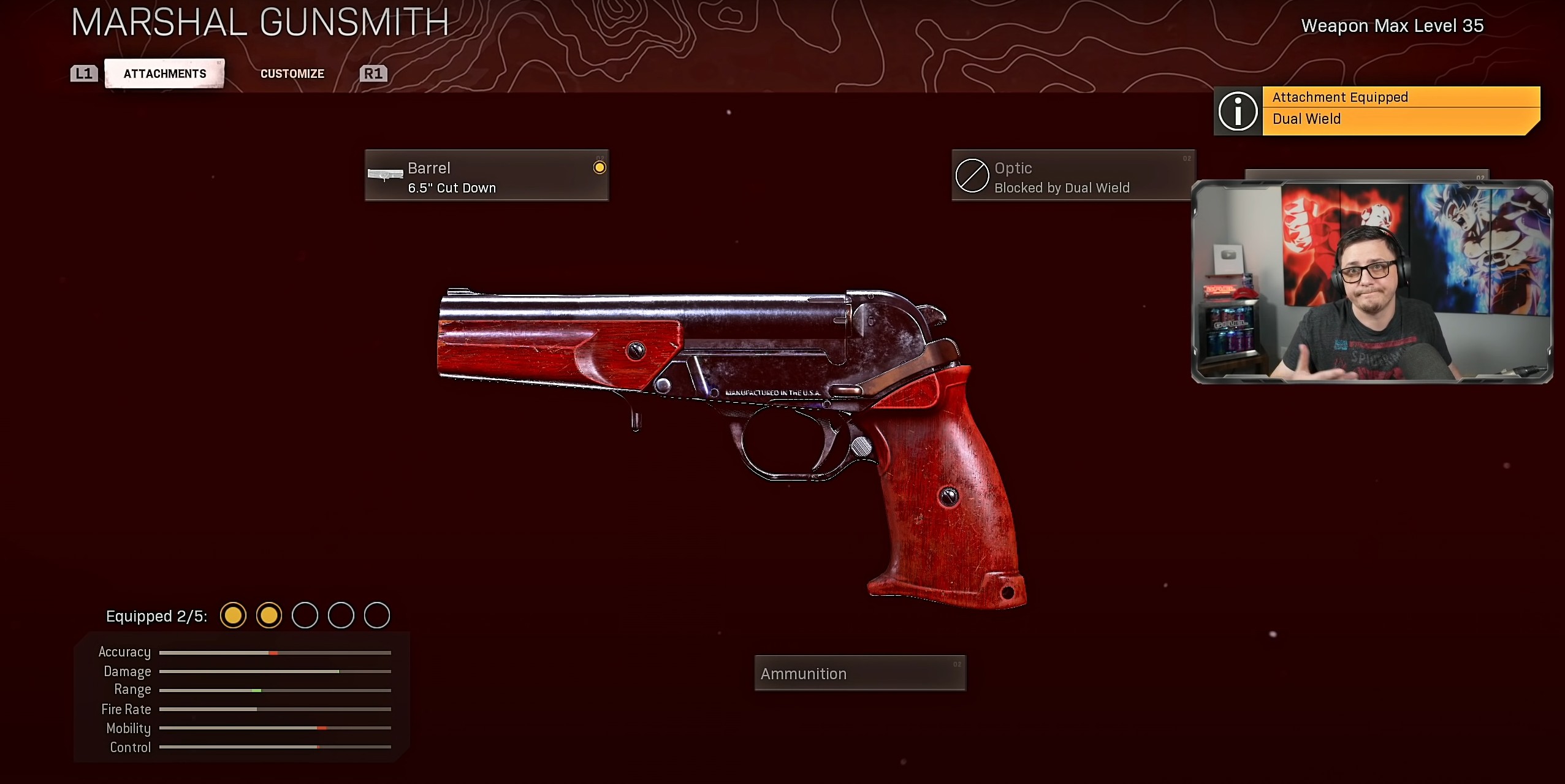Click the streamer webcam overlay
Screen dimensions: 1565x784
point(1372,283)
